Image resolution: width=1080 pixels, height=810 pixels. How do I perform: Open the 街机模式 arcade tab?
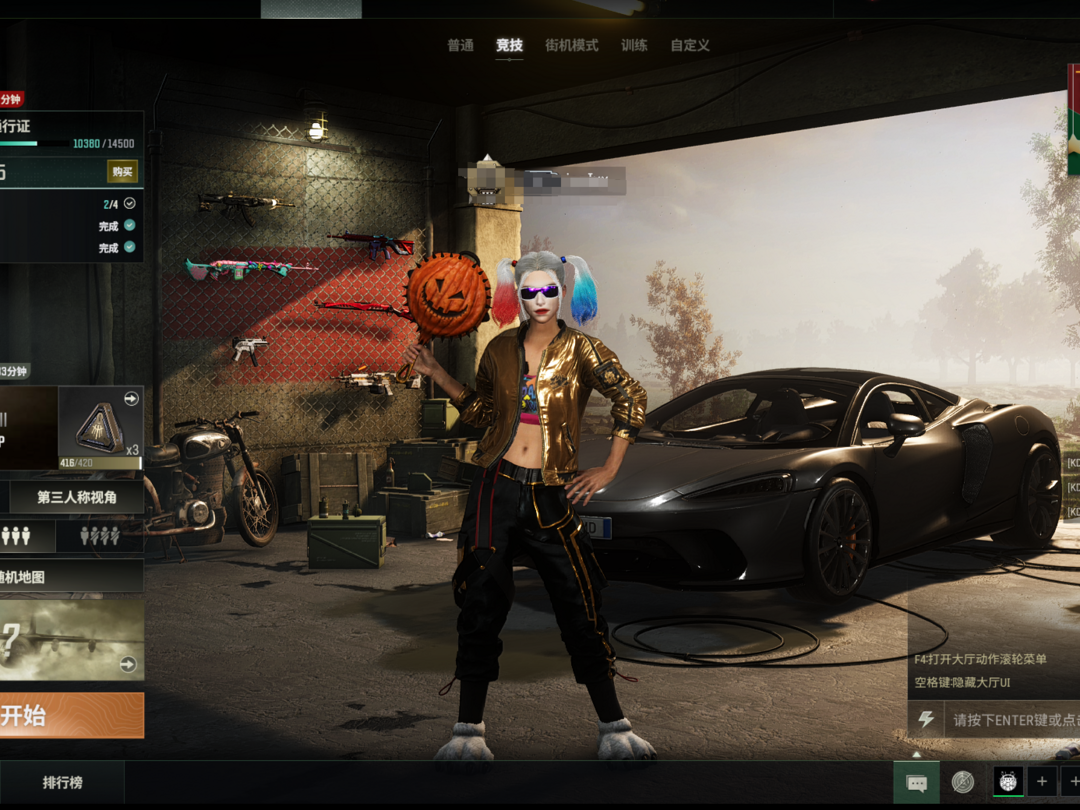click(x=571, y=46)
